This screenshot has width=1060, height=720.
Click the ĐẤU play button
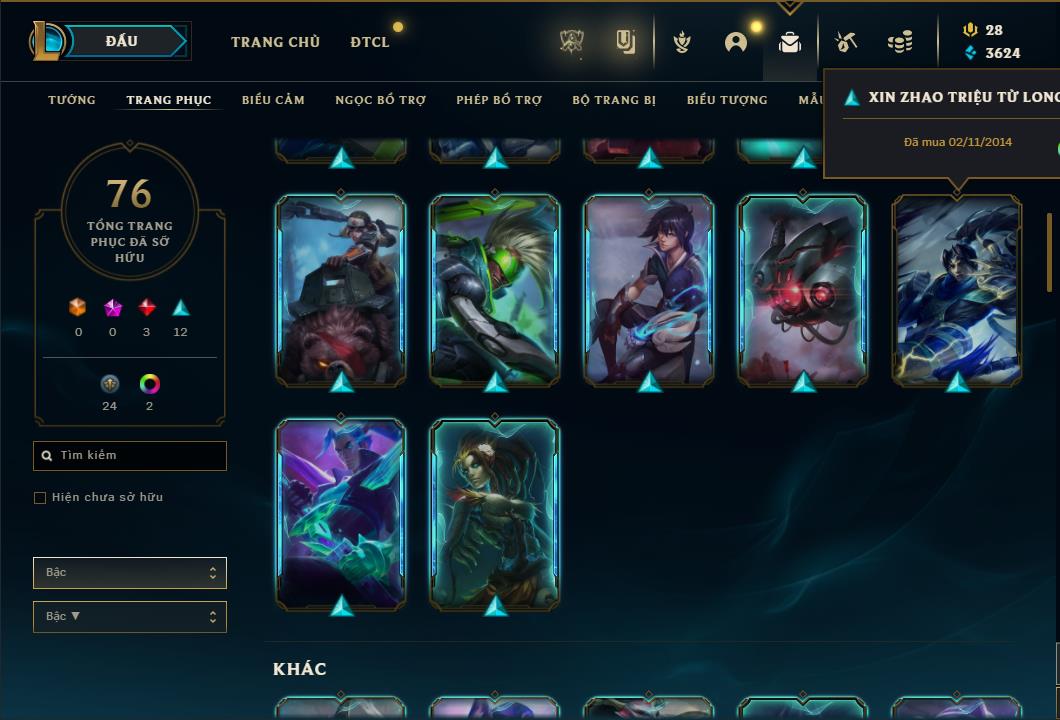pos(122,41)
